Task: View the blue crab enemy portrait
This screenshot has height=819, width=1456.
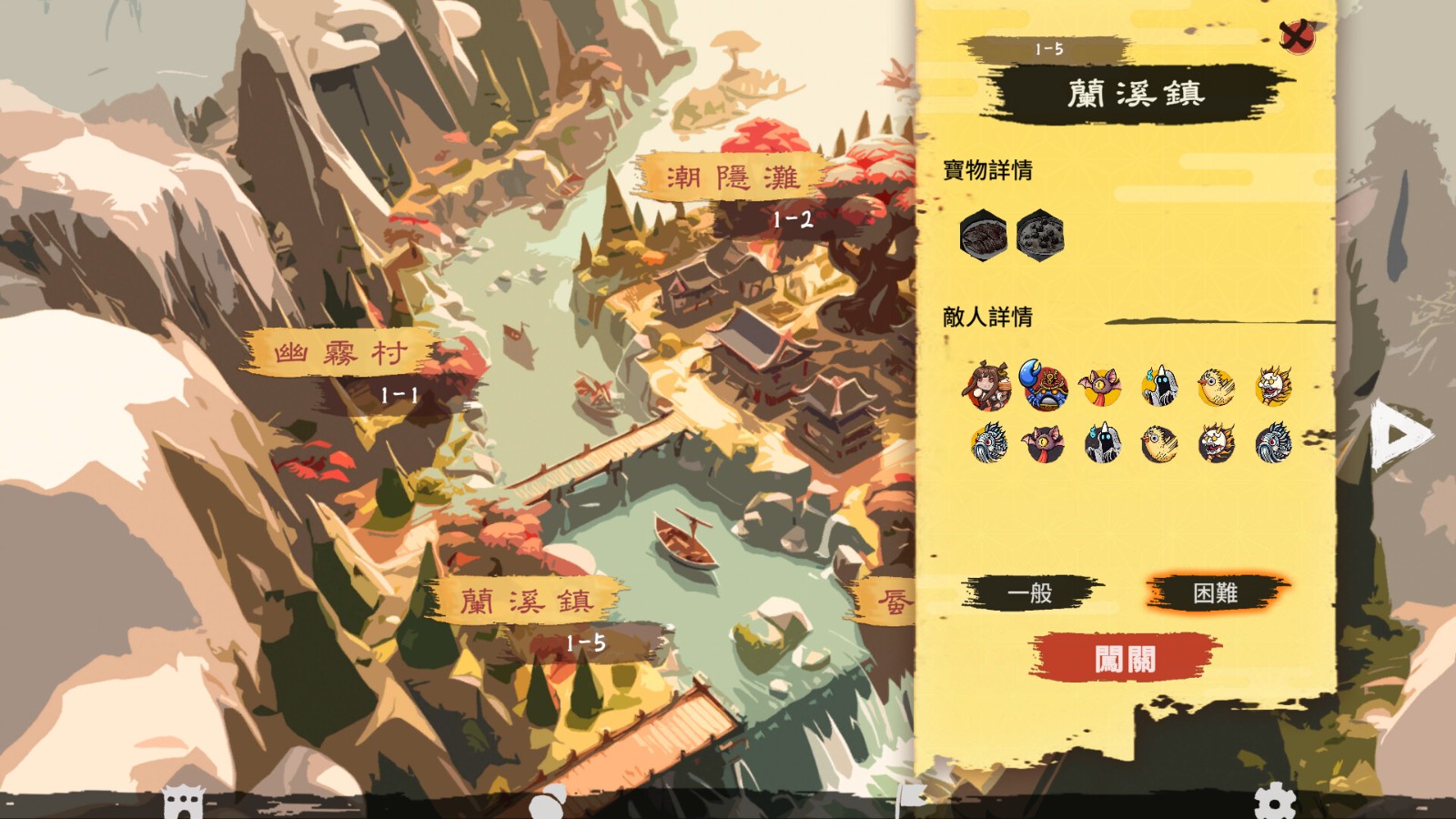Action: [1043, 386]
